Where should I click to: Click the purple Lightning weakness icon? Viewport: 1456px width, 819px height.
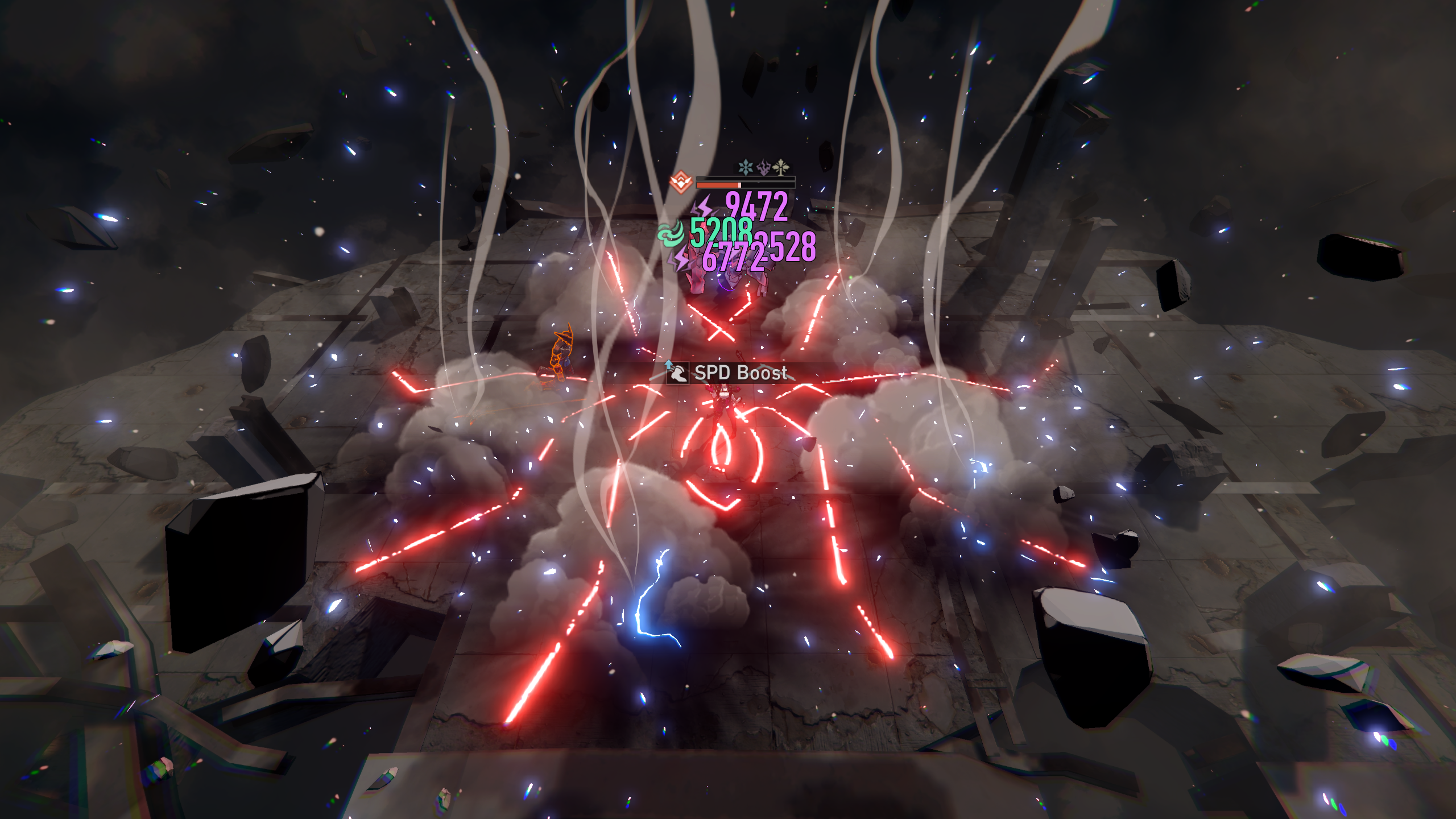click(x=764, y=167)
